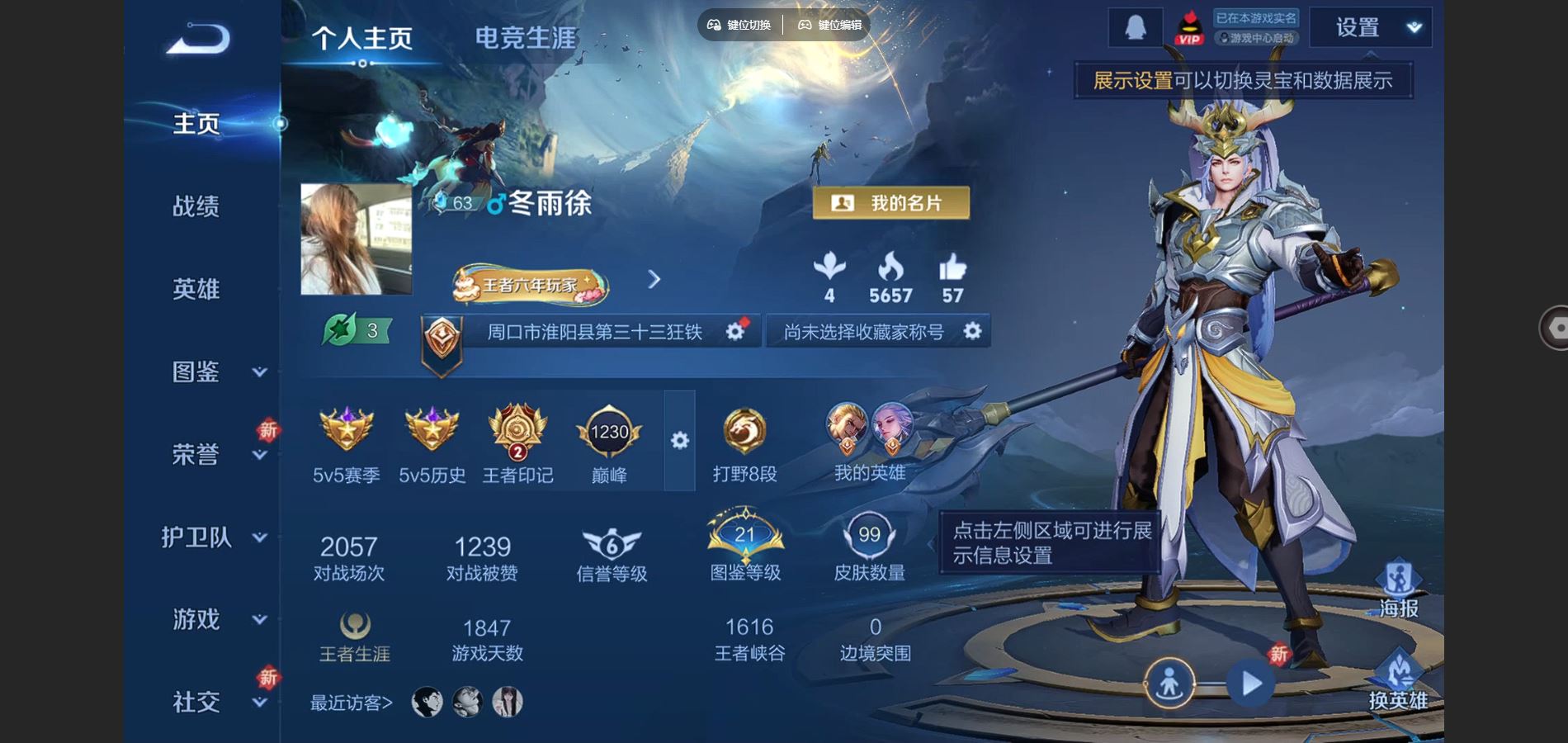Open 我的名片 business card

tap(890, 203)
